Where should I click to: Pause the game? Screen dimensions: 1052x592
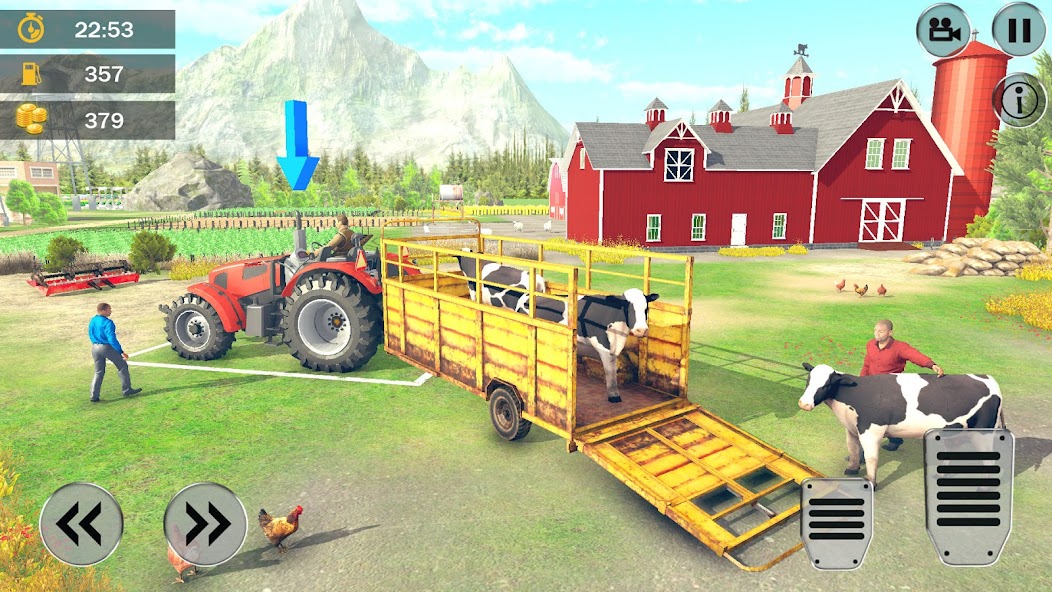tap(1018, 30)
